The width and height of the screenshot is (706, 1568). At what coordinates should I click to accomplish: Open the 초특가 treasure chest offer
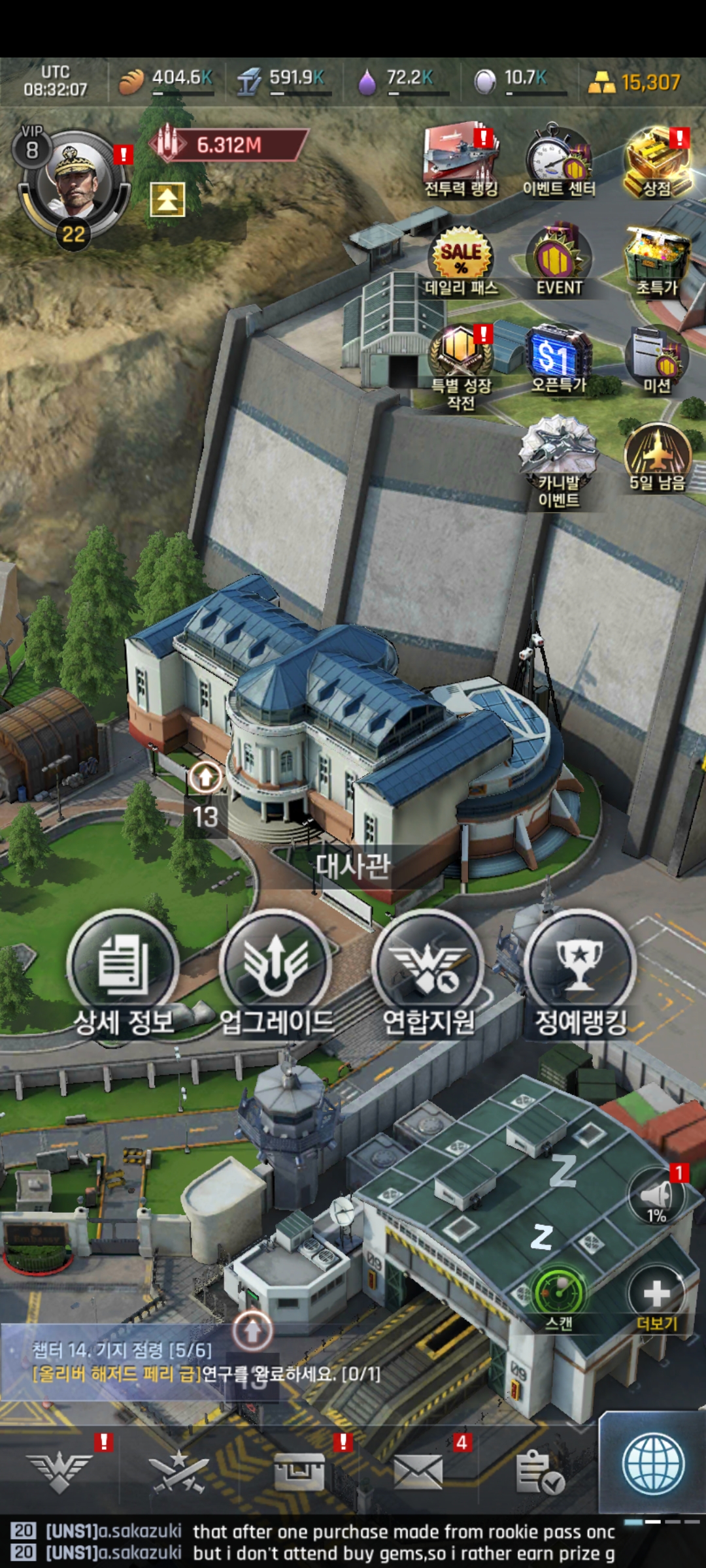[x=656, y=258]
